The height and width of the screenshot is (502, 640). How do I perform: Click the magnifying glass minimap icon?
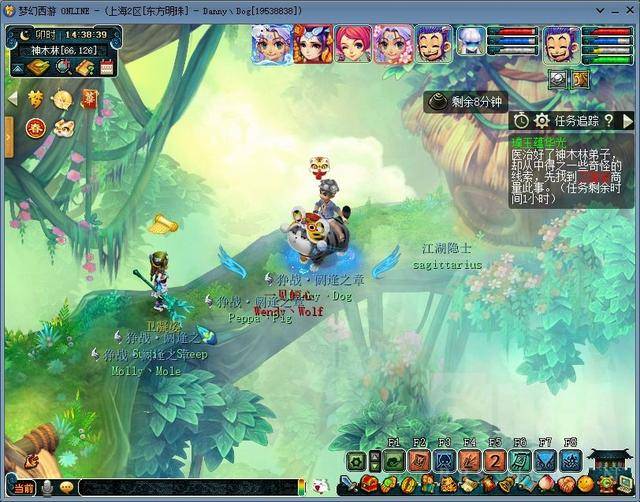[x=63, y=68]
